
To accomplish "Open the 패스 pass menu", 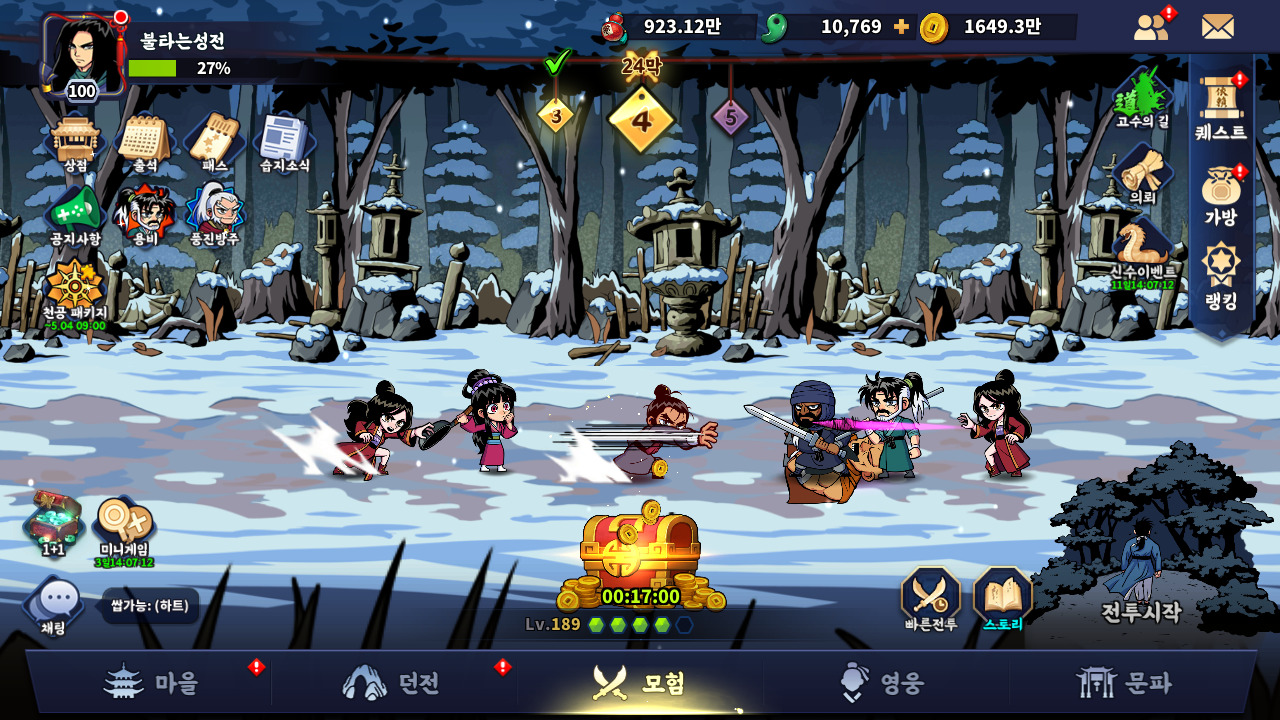I will coord(214,142).
